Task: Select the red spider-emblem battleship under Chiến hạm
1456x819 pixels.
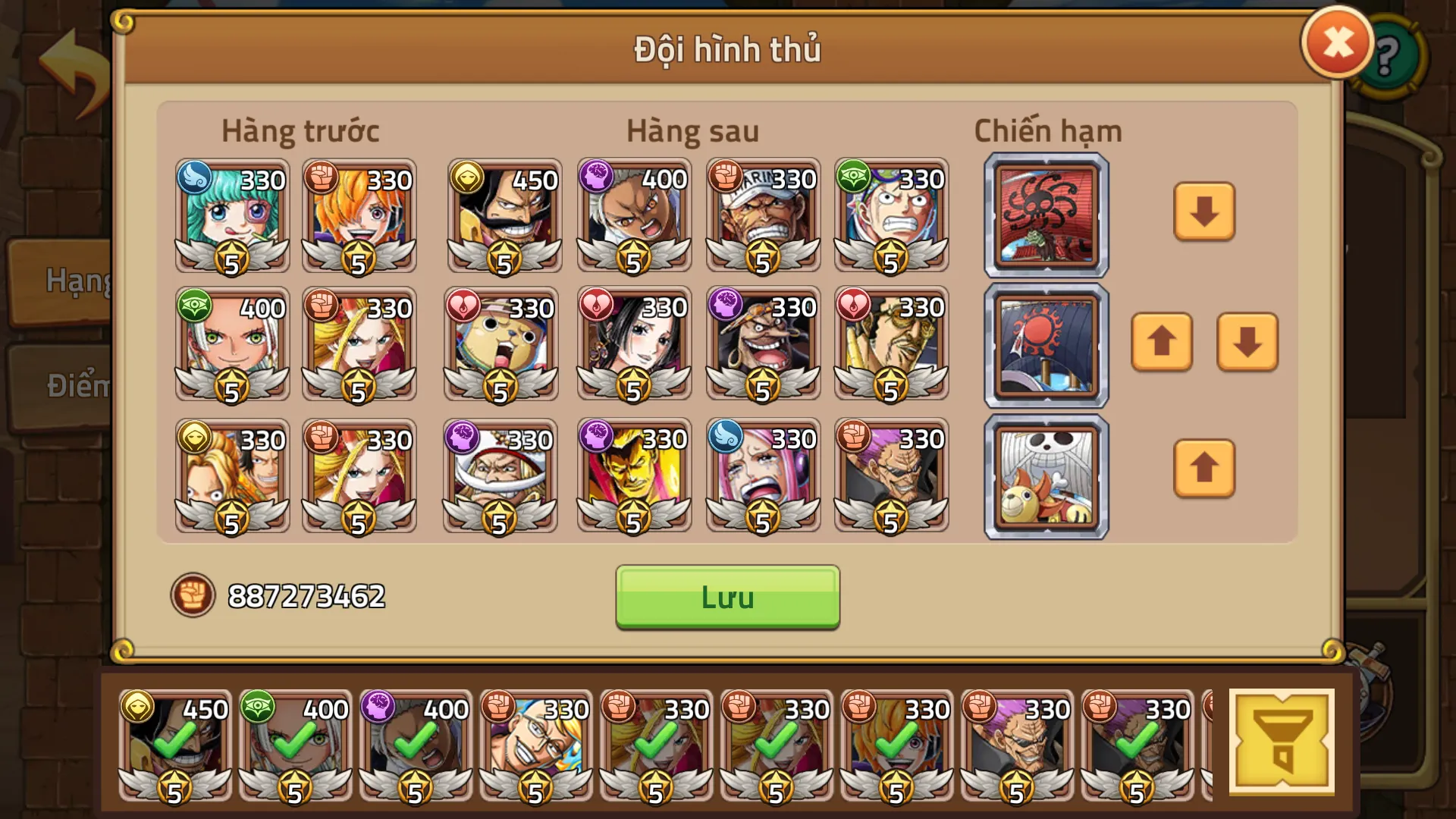Action: coord(1045,215)
